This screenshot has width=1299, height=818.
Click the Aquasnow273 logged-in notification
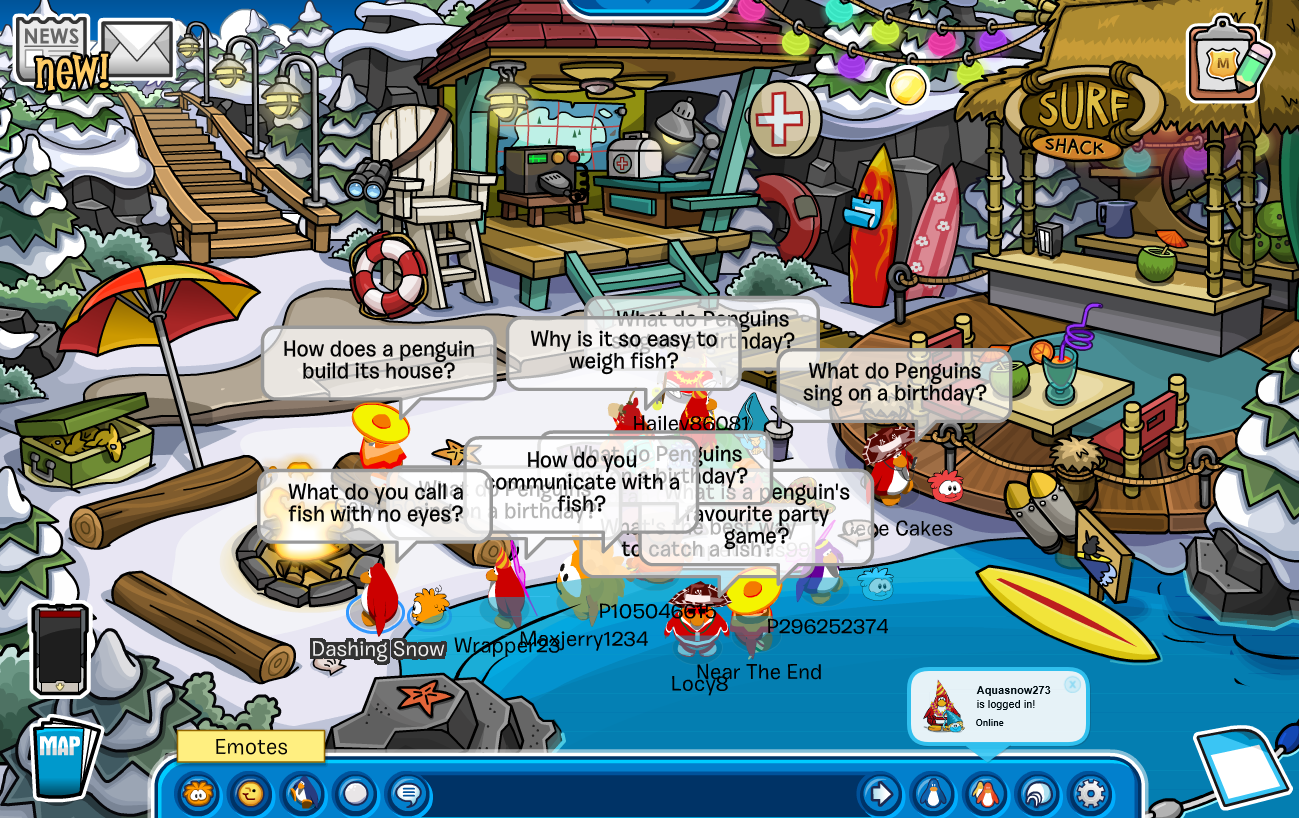click(998, 706)
